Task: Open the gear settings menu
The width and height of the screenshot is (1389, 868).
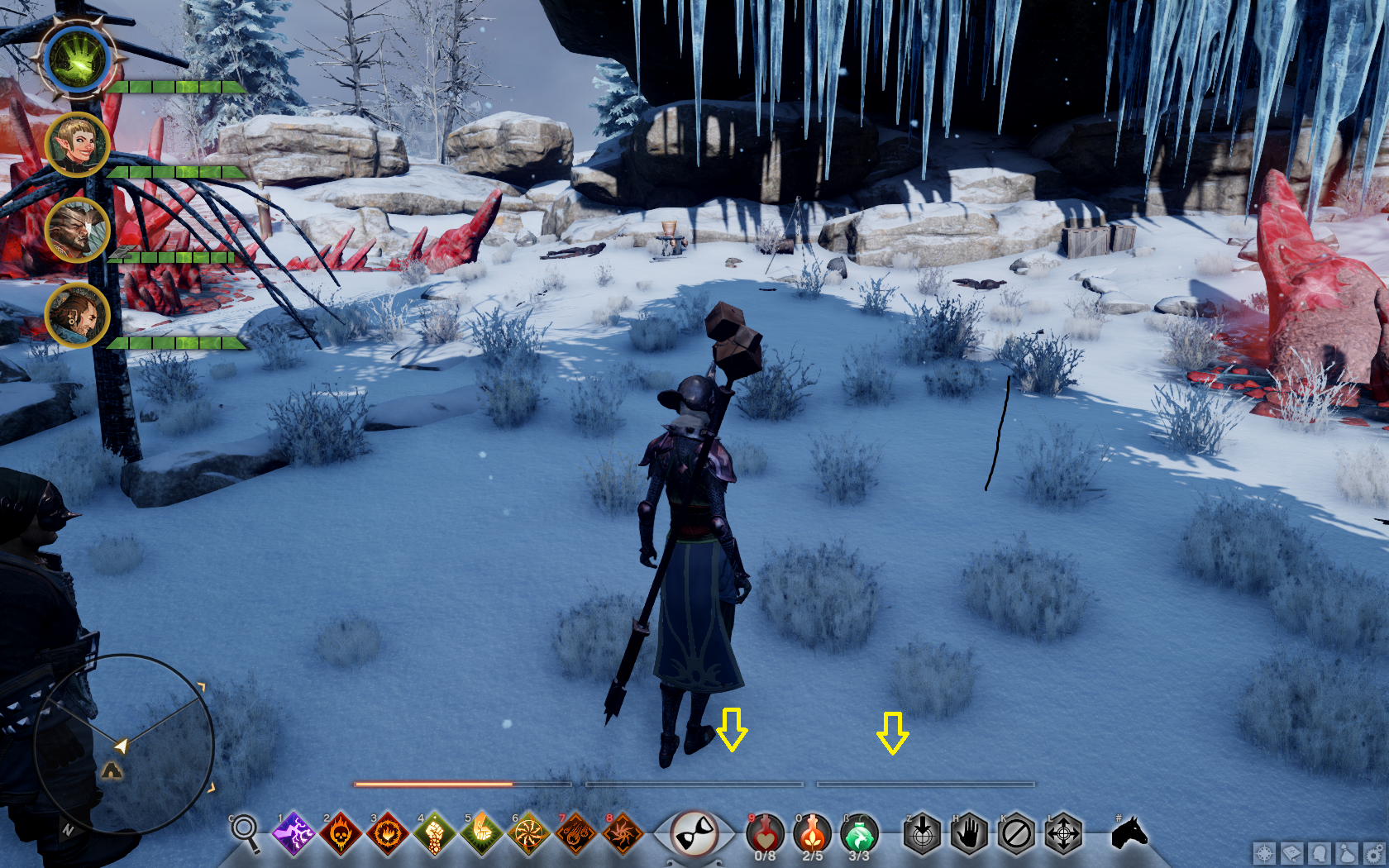Action: tap(1373, 853)
